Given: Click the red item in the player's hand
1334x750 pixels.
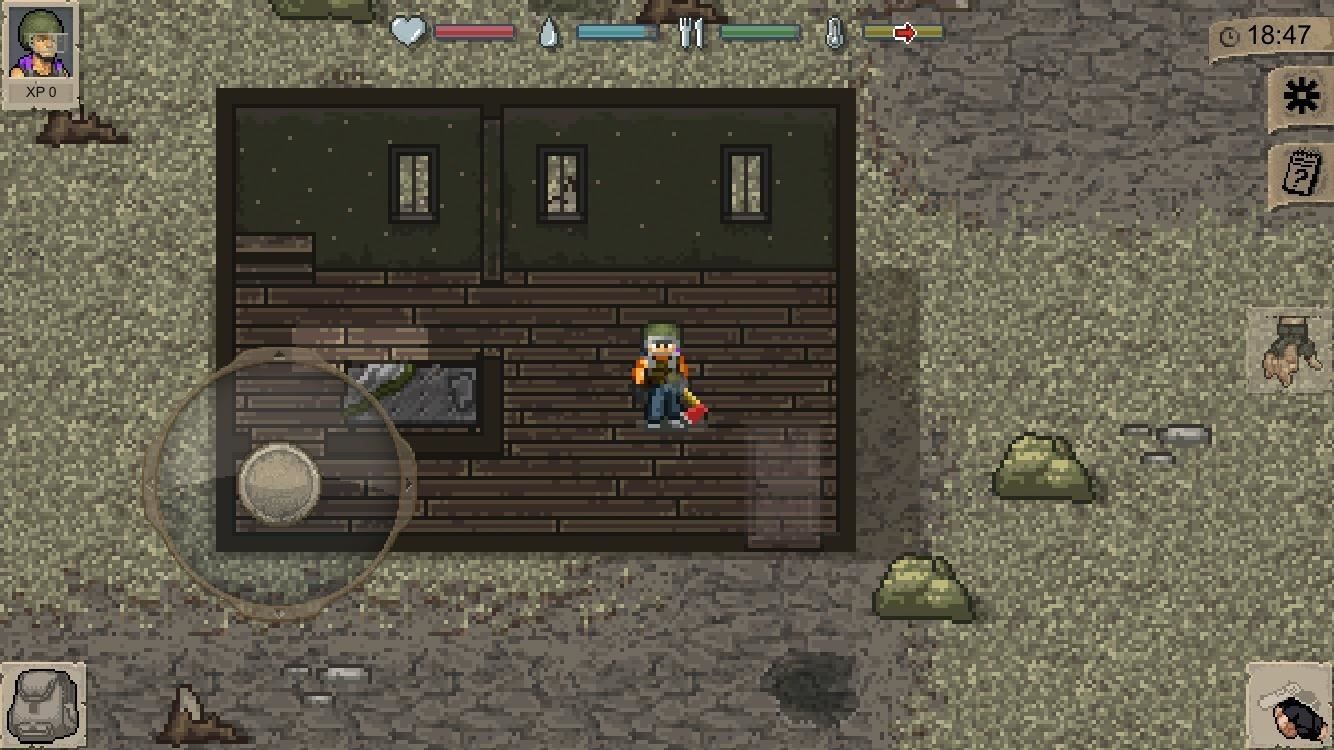Looking at the screenshot, I should [694, 410].
